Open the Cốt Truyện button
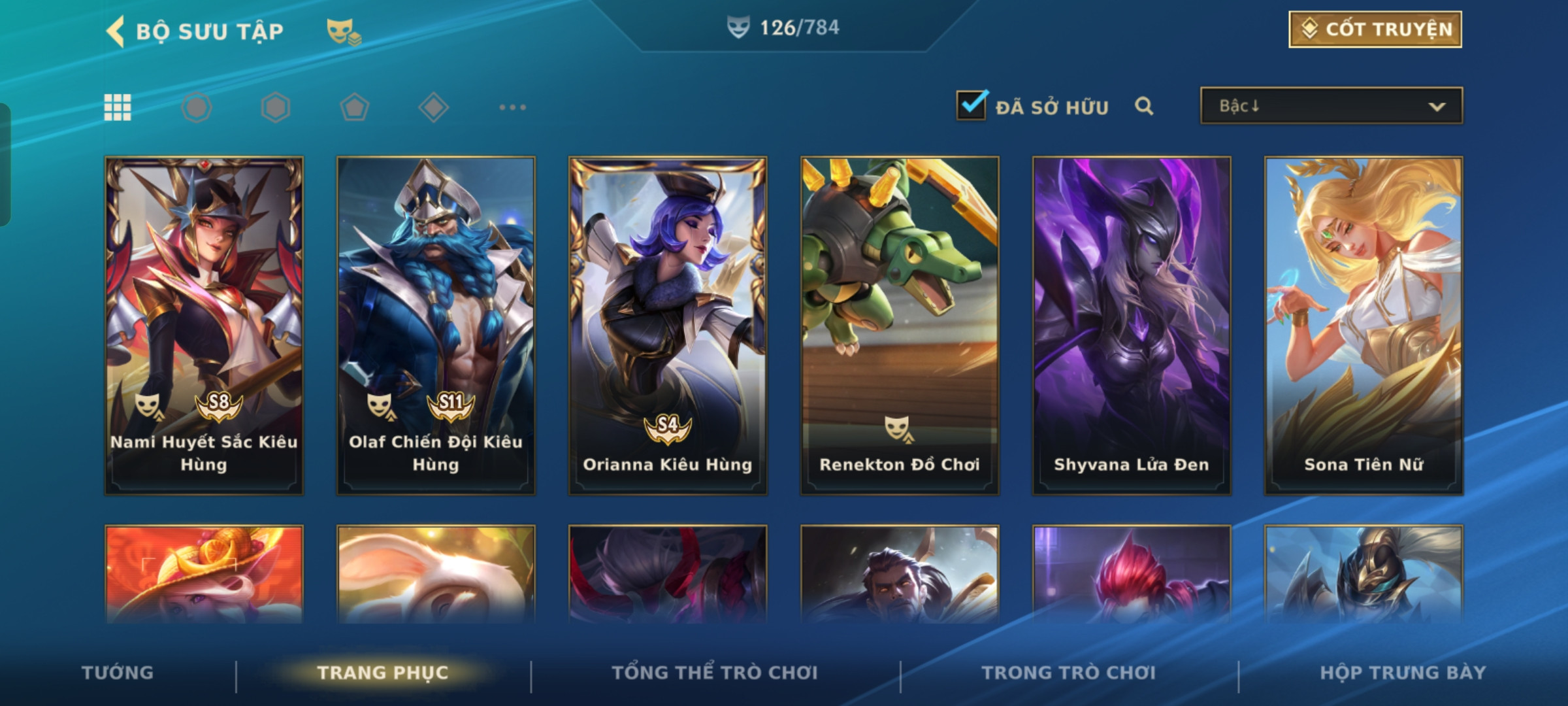 1375,29
